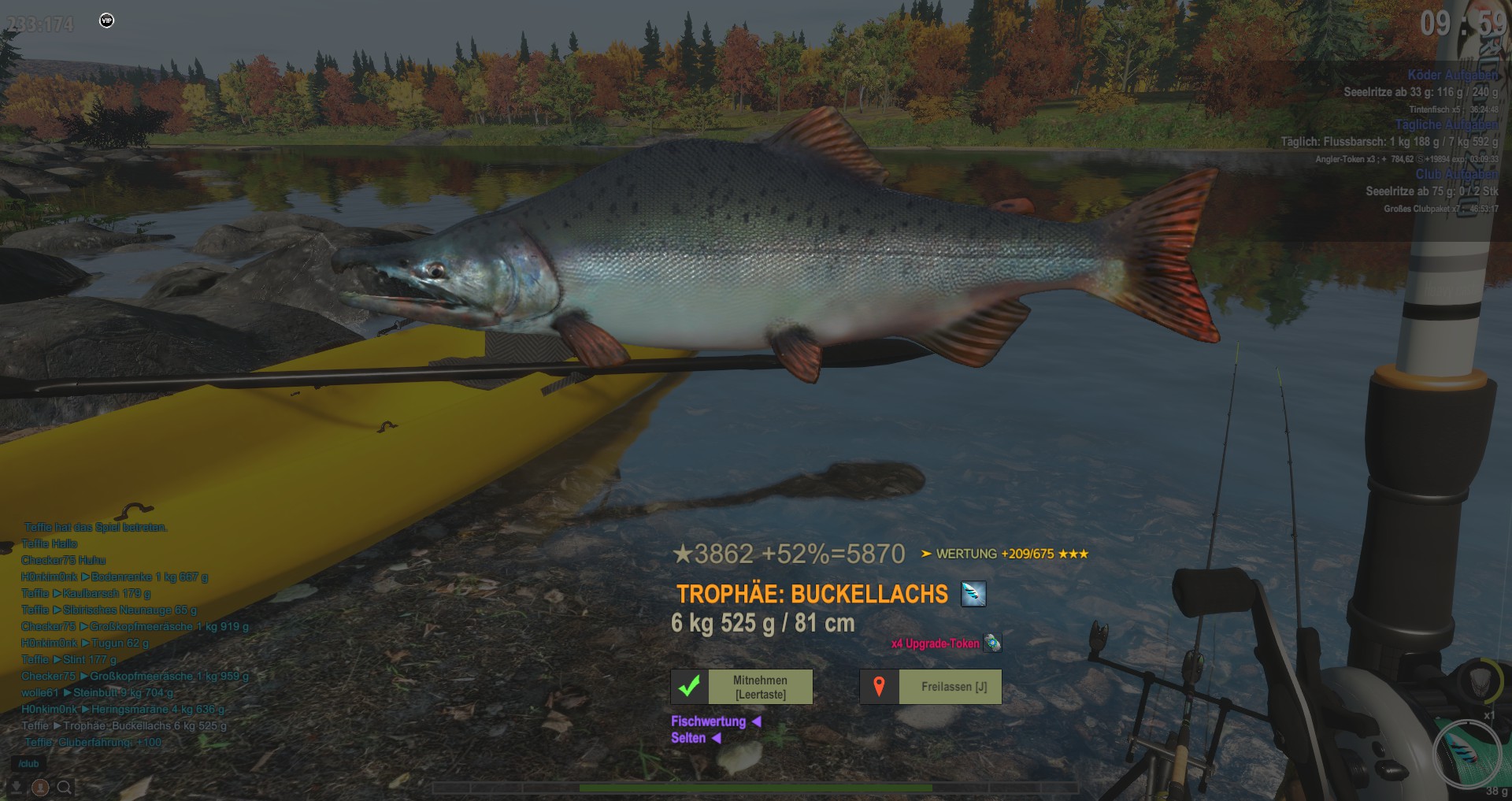Click the keepnet icon with yellow ring

click(x=1481, y=680)
